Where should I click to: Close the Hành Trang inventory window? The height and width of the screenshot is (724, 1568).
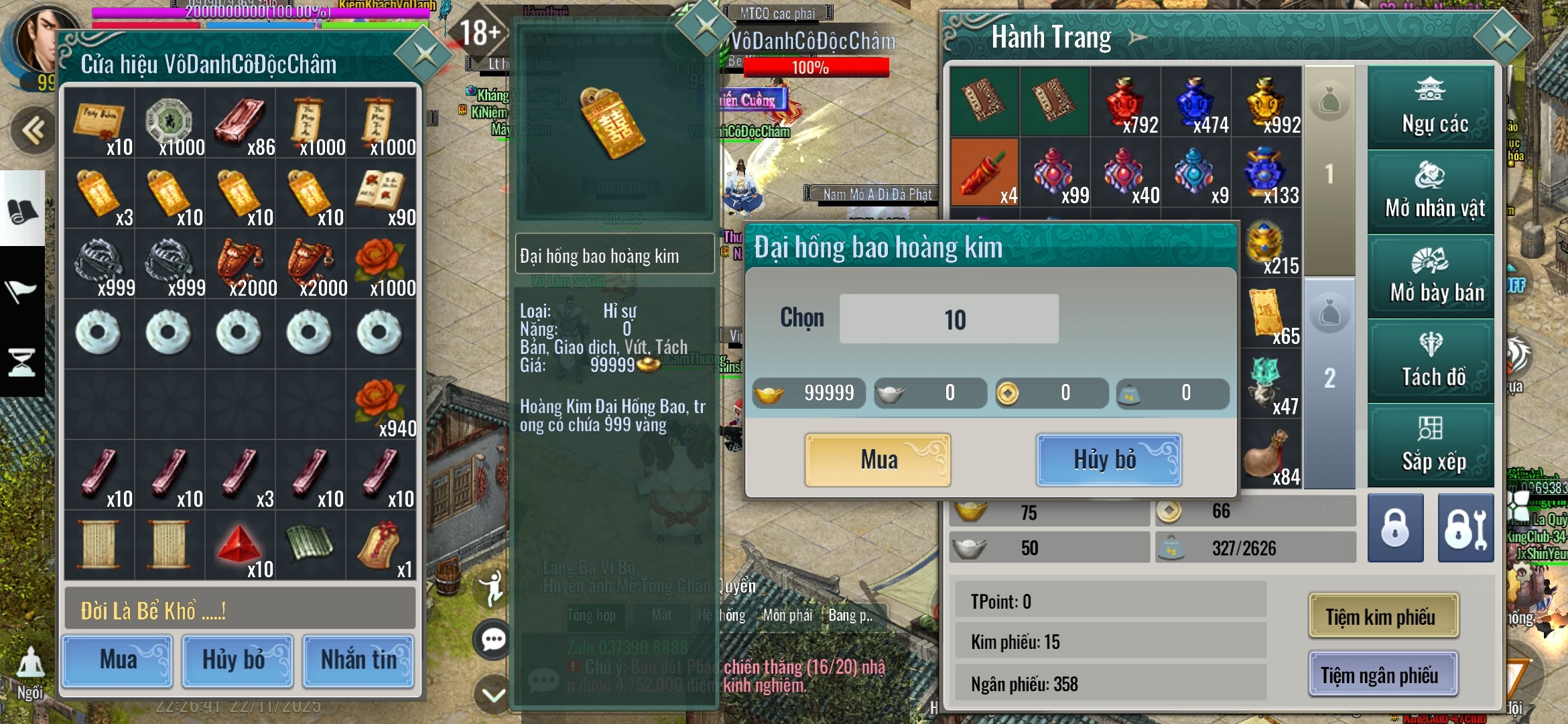pyautogui.click(x=1503, y=38)
